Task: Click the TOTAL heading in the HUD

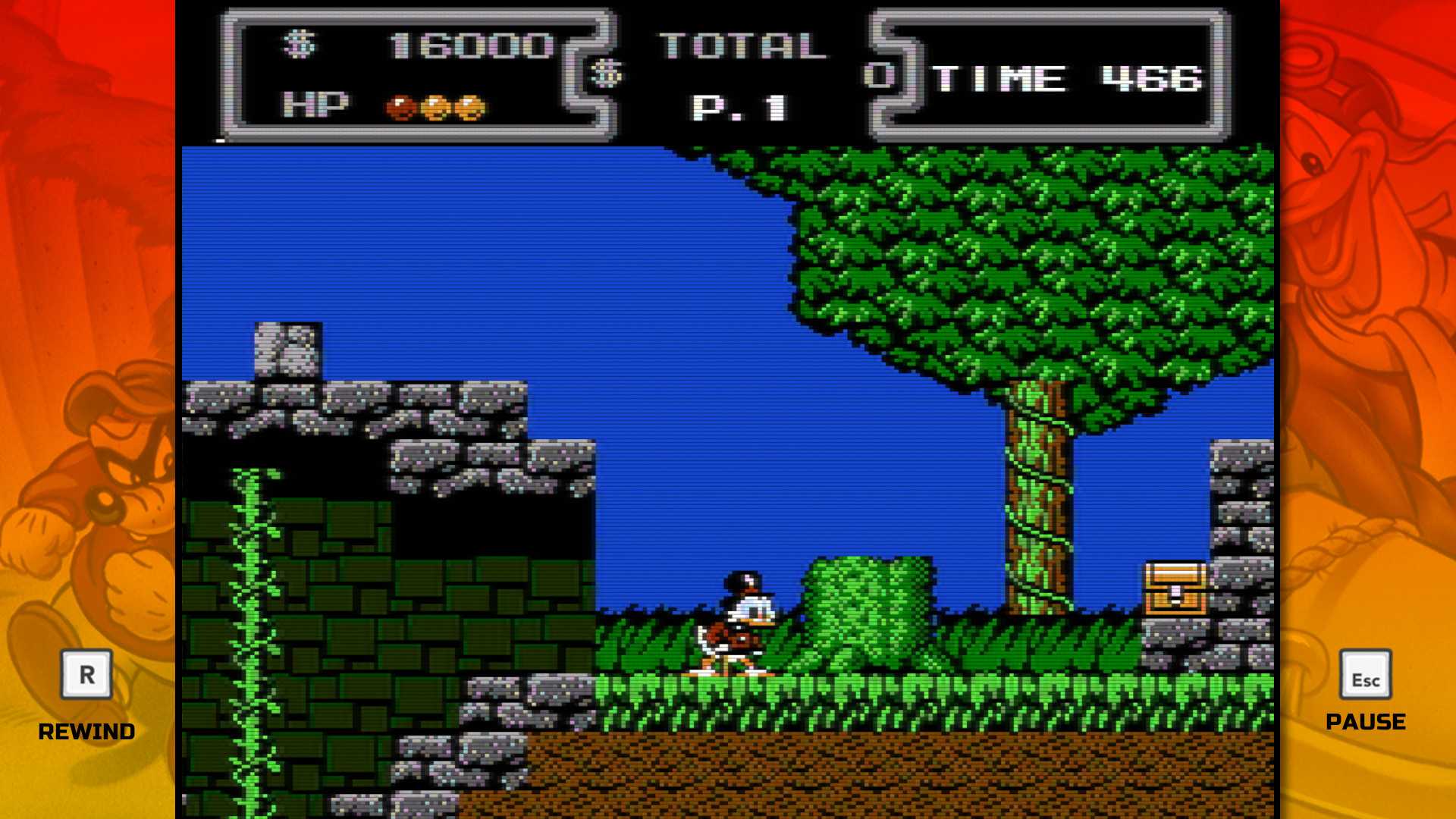Action: (739, 45)
